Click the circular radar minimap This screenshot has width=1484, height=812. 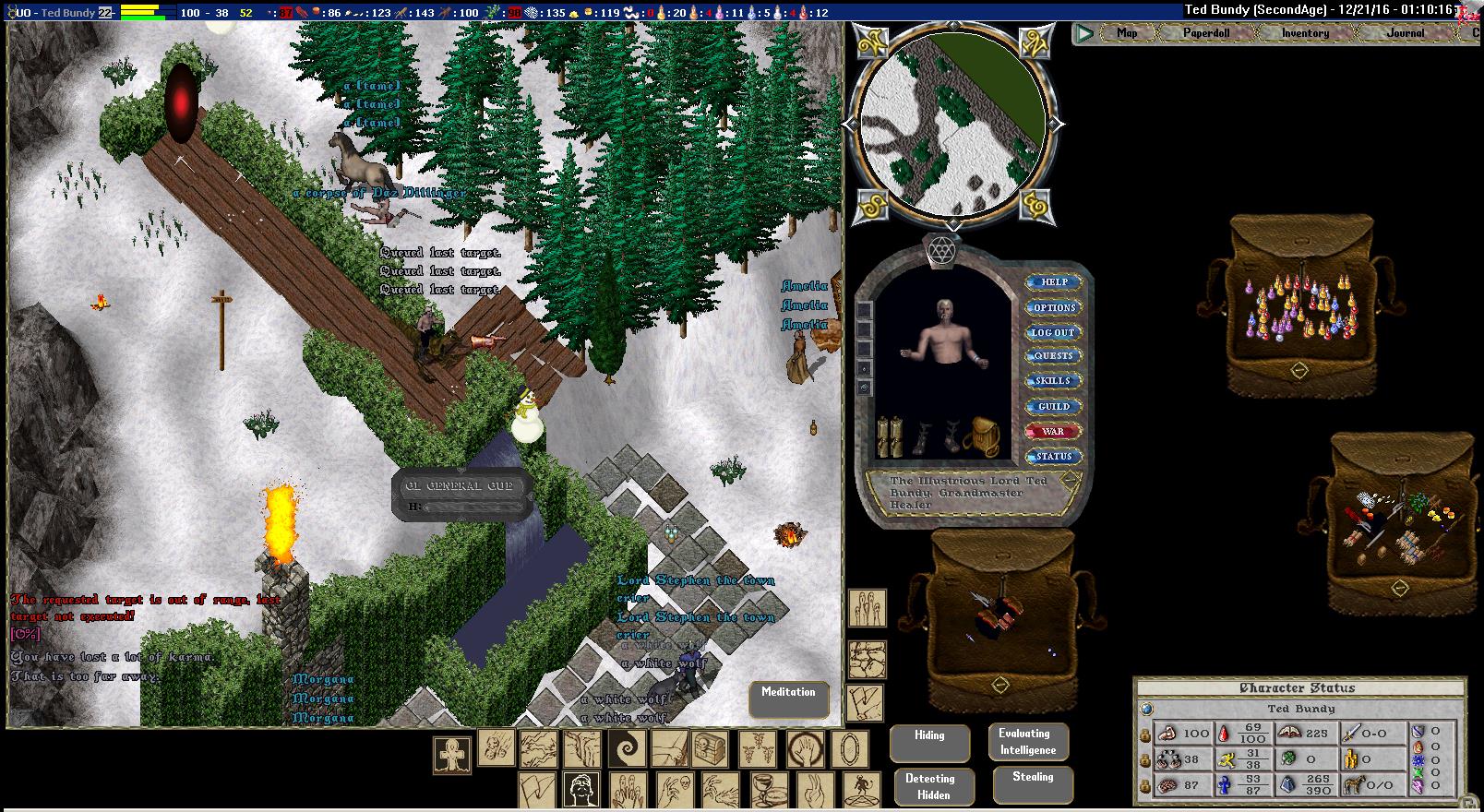tap(952, 125)
